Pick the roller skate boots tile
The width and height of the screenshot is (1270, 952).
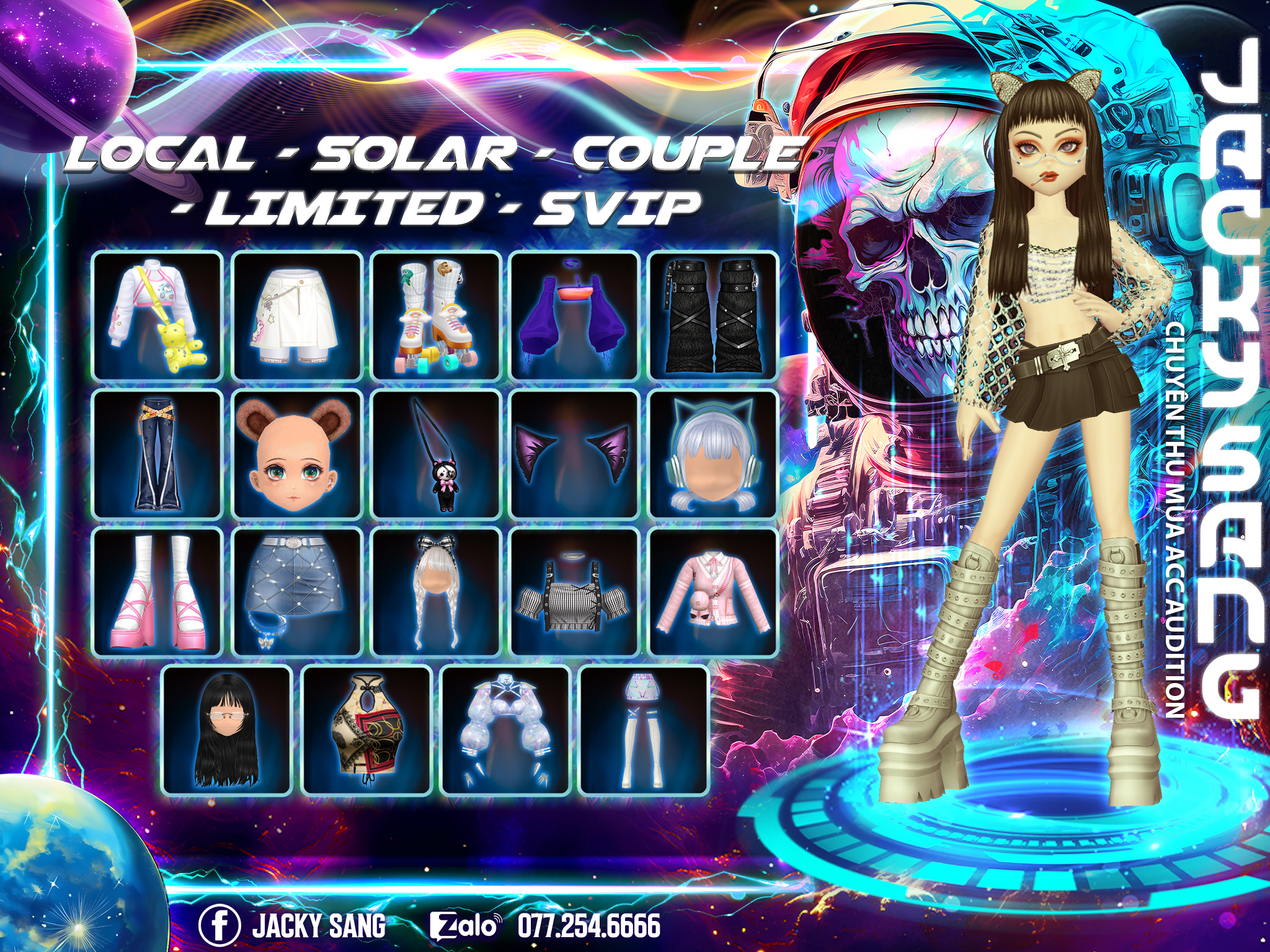point(436,315)
